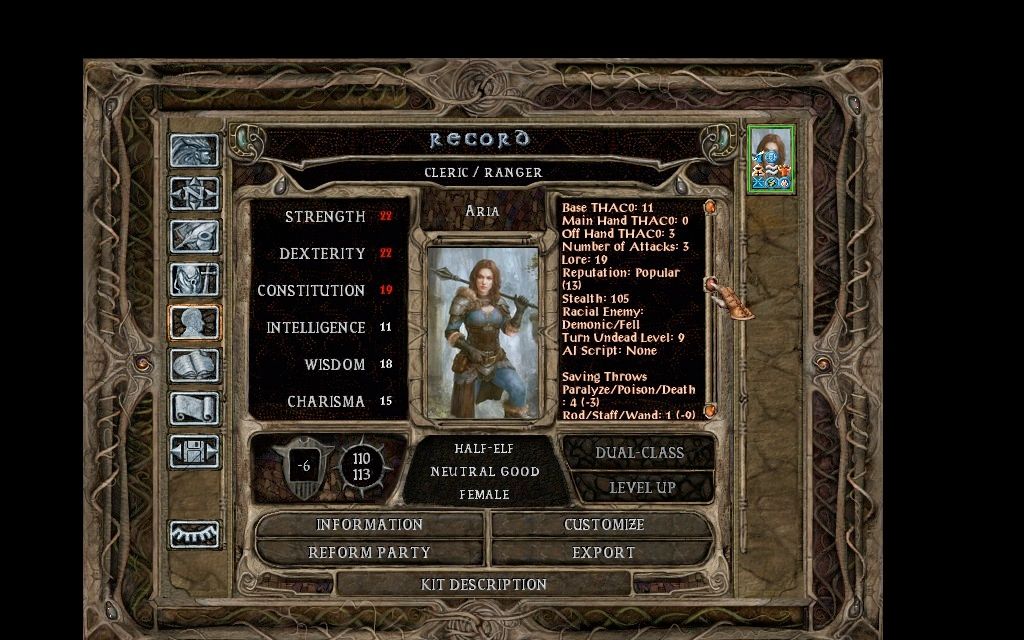Return to game via the face icon
The image size is (1024, 640).
(194, 151)
